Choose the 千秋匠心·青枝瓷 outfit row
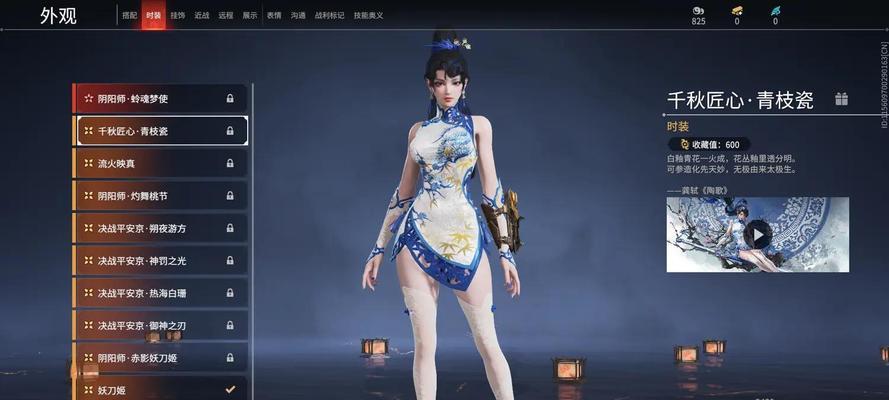Viewport: 889px width, 400px height. pos(160,131)
